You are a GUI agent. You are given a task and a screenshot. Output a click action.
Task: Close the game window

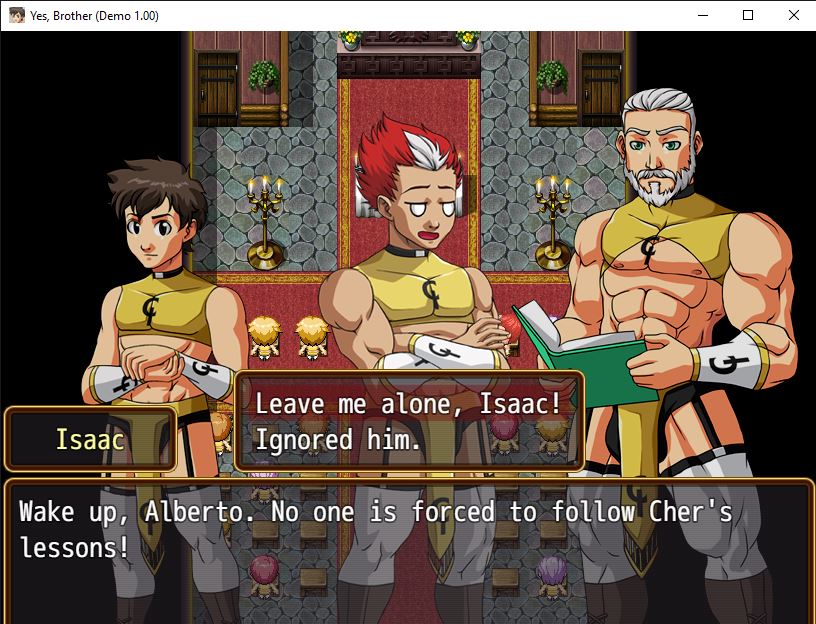pyautogui.click(x=793, y=15)
